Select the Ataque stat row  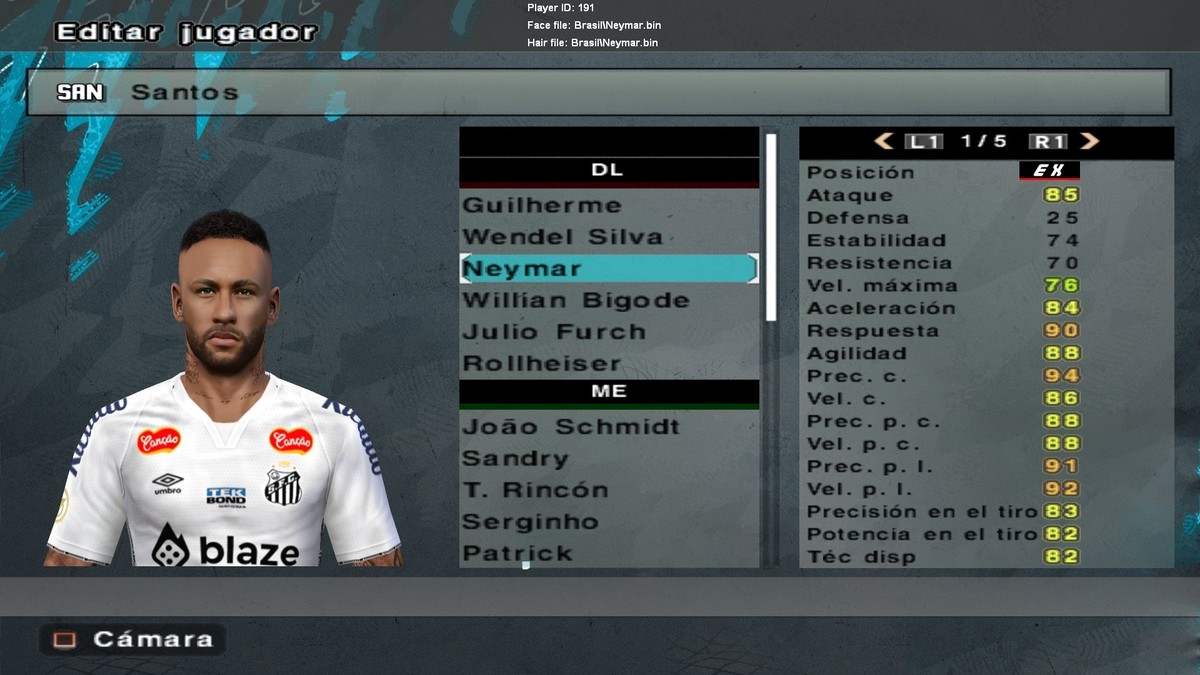coord(942,195)
